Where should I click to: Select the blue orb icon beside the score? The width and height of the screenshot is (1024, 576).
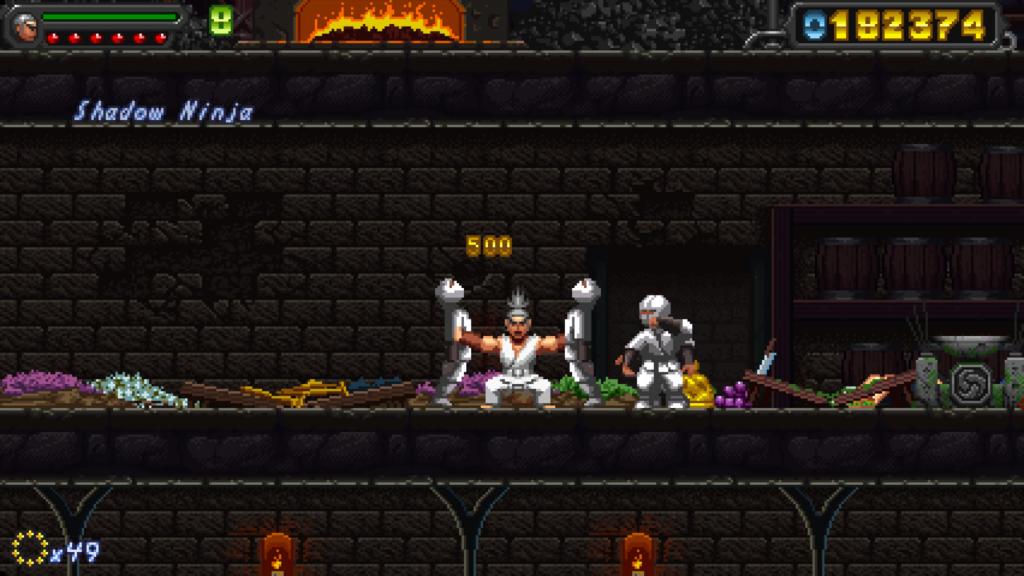[x=814, y=26]
